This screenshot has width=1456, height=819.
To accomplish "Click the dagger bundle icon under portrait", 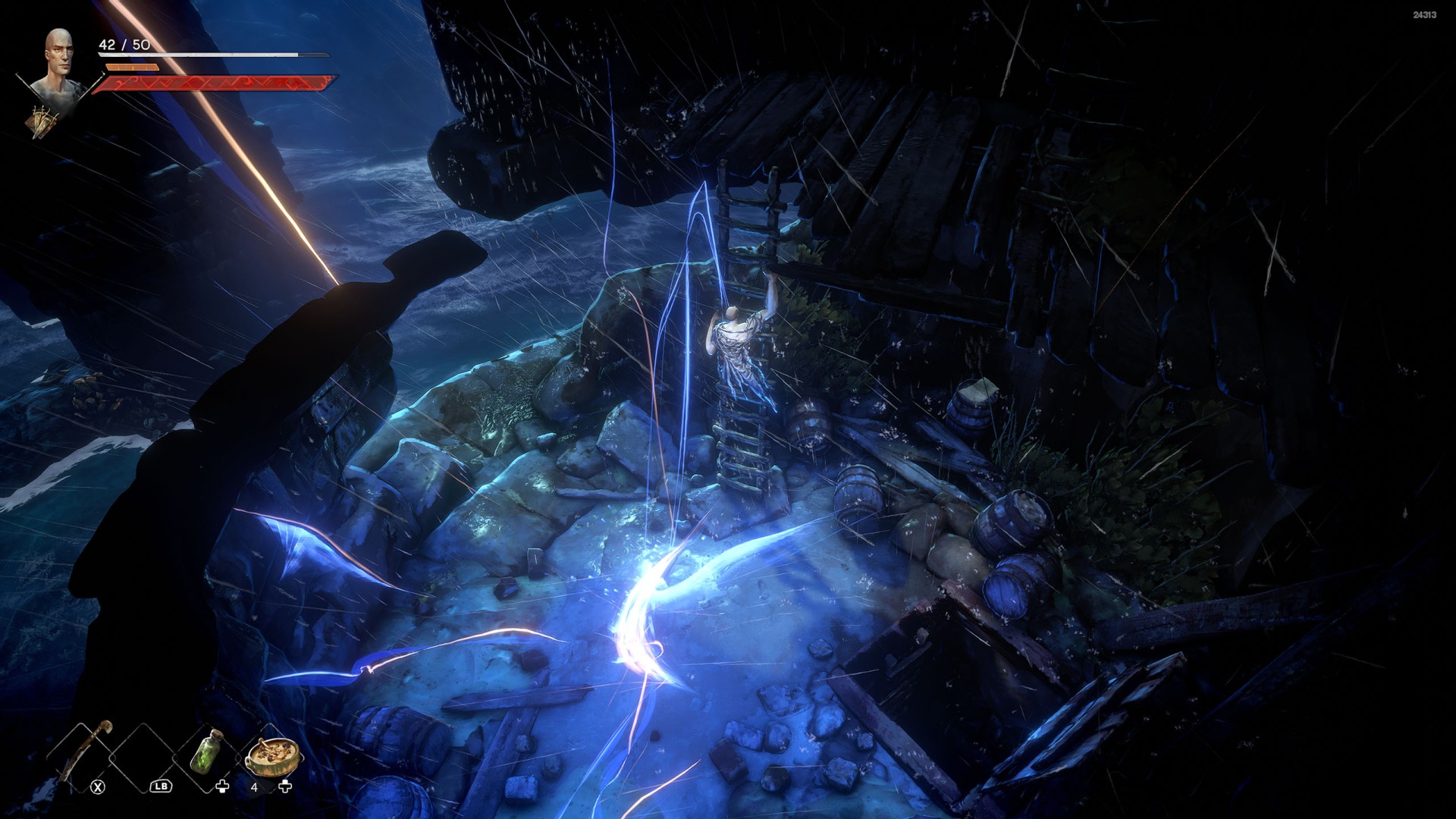I will coord(42,120).
